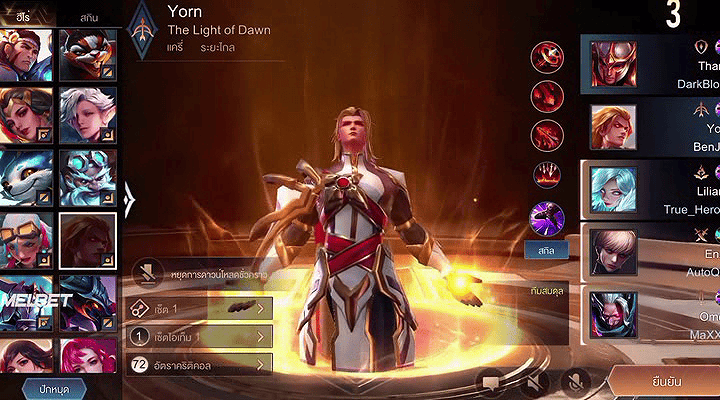Collapse the hero list with the arrow handle
This screenshot has height=400, width=720.
(x=129, y=198)
